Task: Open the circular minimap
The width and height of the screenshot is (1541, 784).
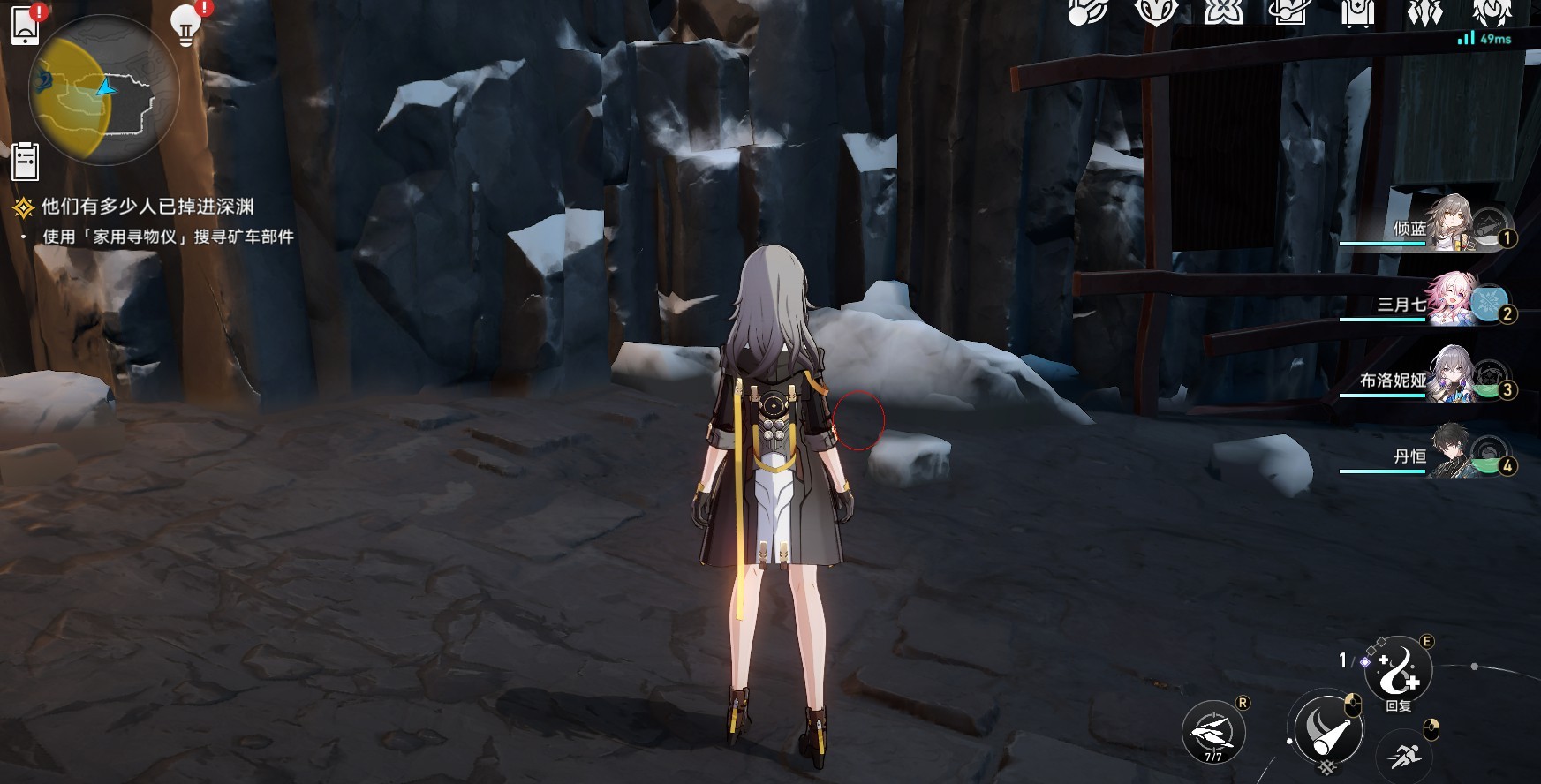Action: point(104,89)
